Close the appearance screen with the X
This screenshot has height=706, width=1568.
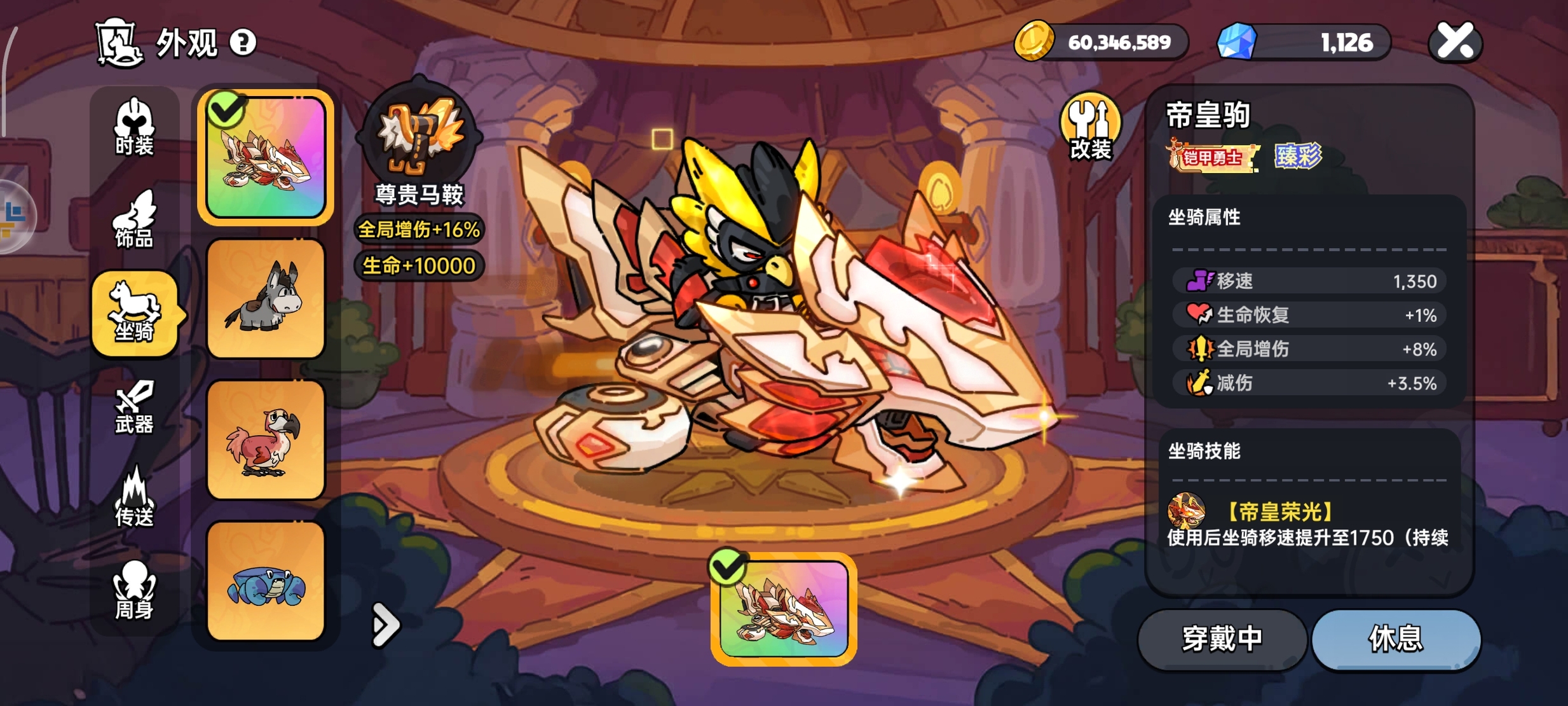1455,42
